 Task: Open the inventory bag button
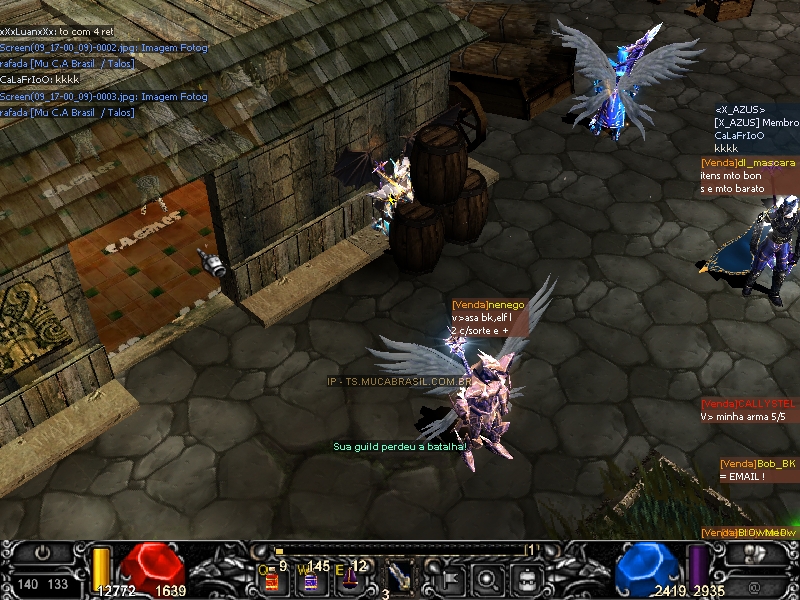525,577
